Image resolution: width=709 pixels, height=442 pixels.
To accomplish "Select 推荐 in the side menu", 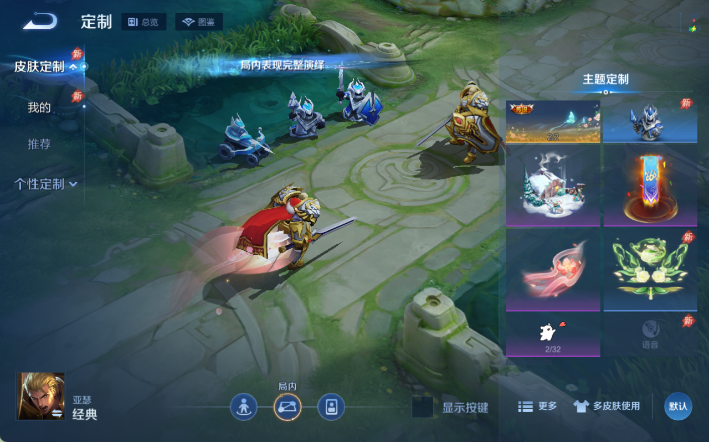I will pos(39,144).
